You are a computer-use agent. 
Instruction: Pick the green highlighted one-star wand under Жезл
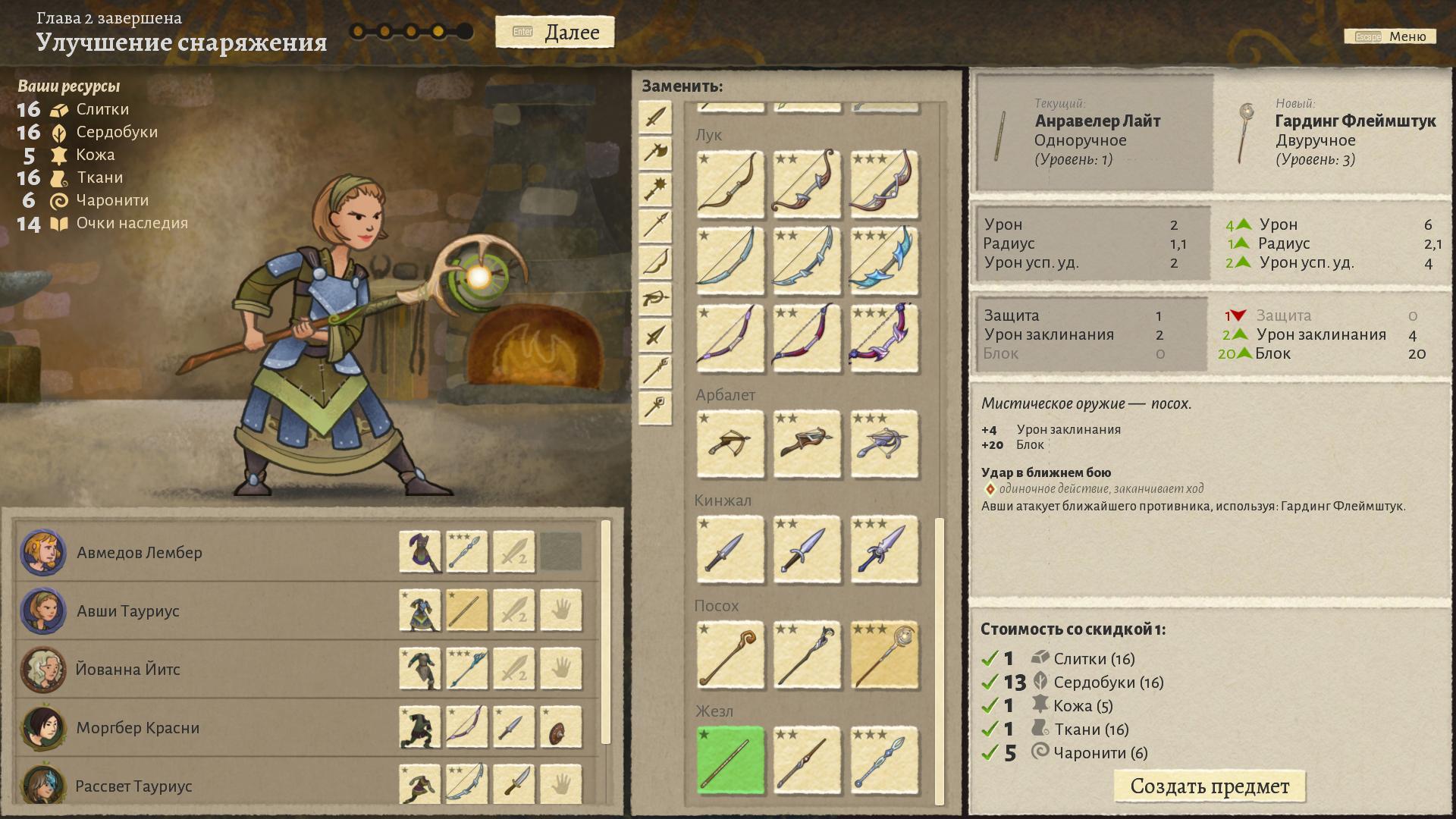(x=730, y=761)
